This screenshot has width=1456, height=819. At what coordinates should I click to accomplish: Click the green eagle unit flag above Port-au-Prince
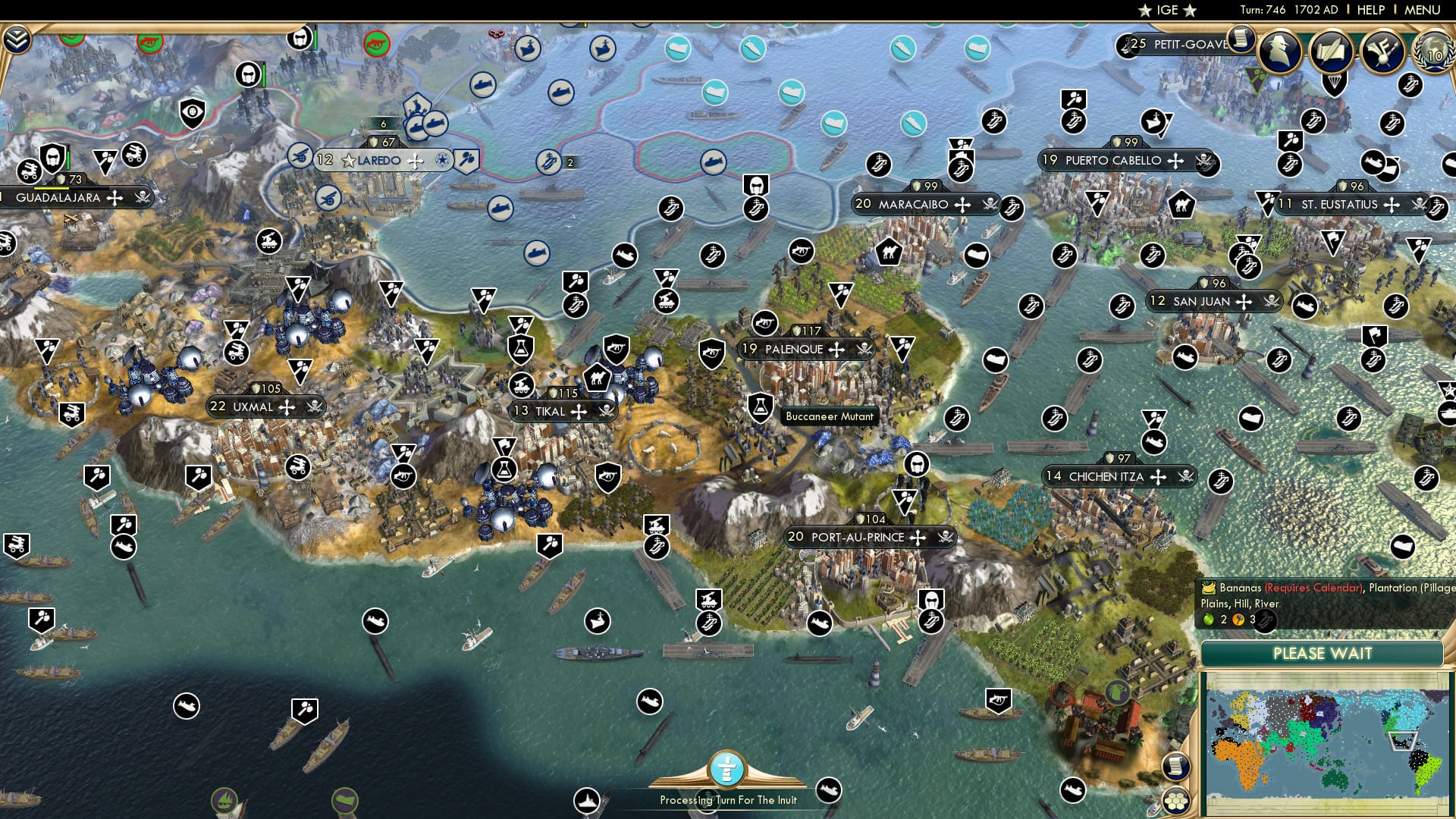pos(1117,692)
